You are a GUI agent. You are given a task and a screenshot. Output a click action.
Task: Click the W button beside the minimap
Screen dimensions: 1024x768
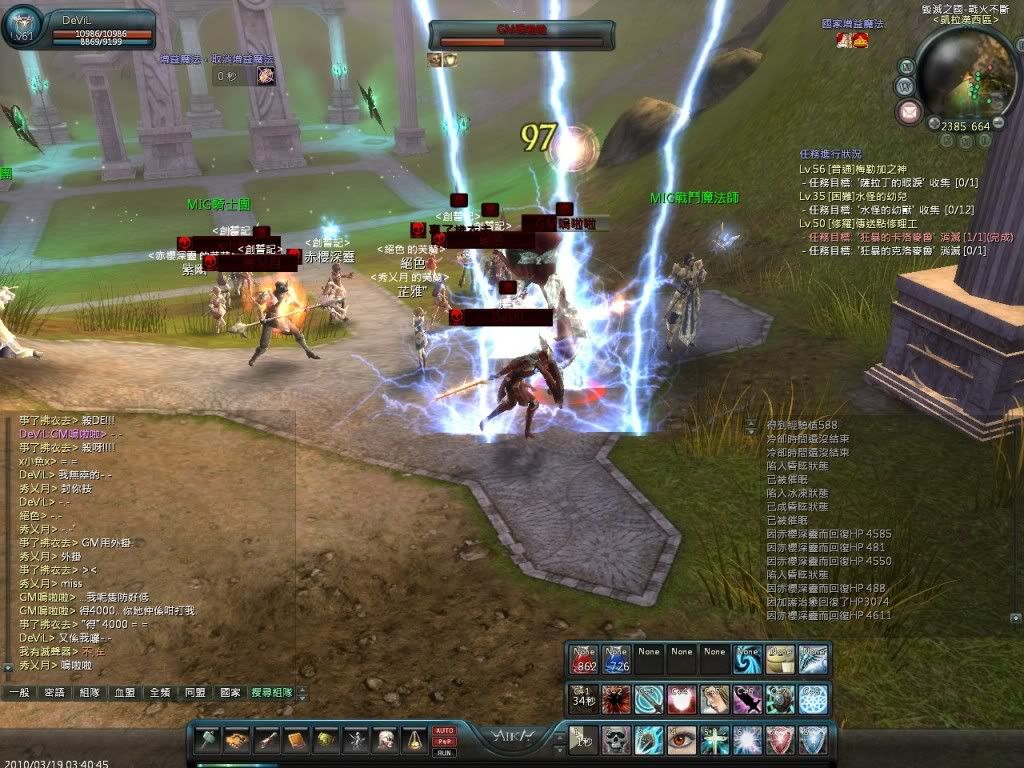(x=907, y=85)
